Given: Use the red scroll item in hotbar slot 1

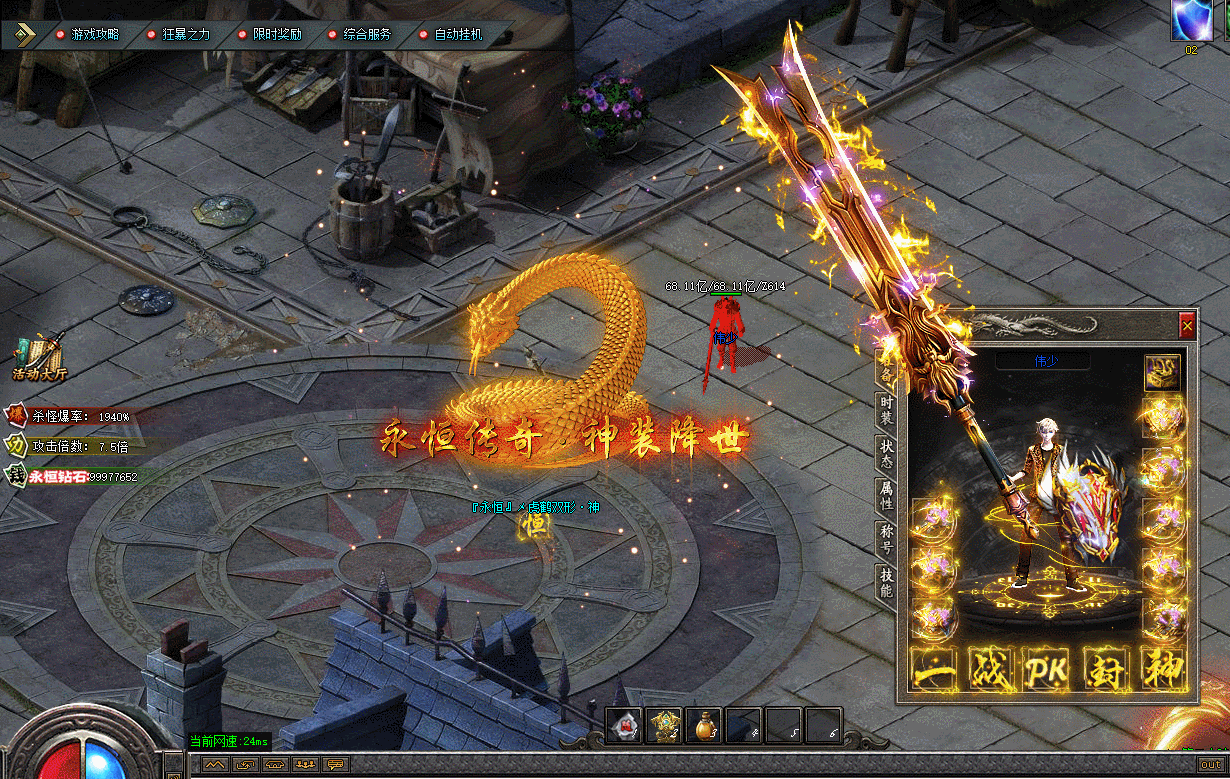Looking at the screenshot, I should point(625,726).
